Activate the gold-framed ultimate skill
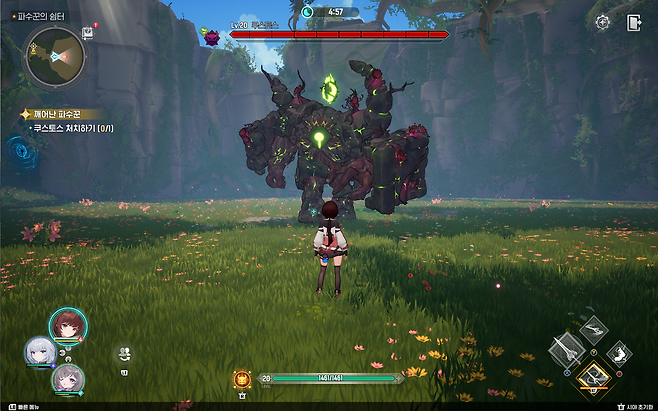The height and width of the screenshot is (411, 658). pyautogui.click(x=594, y=377)
